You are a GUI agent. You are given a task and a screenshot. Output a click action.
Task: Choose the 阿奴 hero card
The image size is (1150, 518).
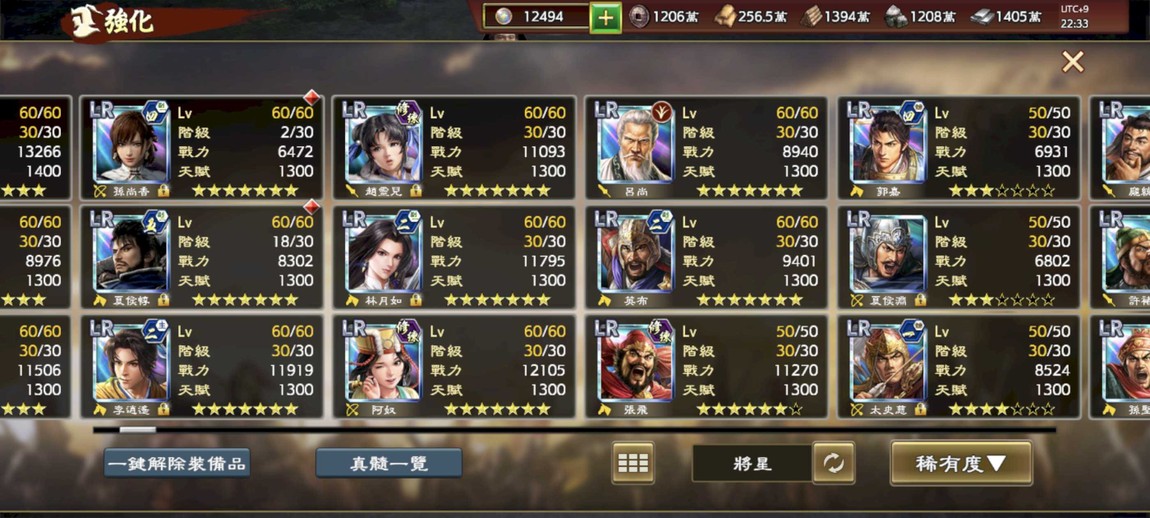point(455,367)
